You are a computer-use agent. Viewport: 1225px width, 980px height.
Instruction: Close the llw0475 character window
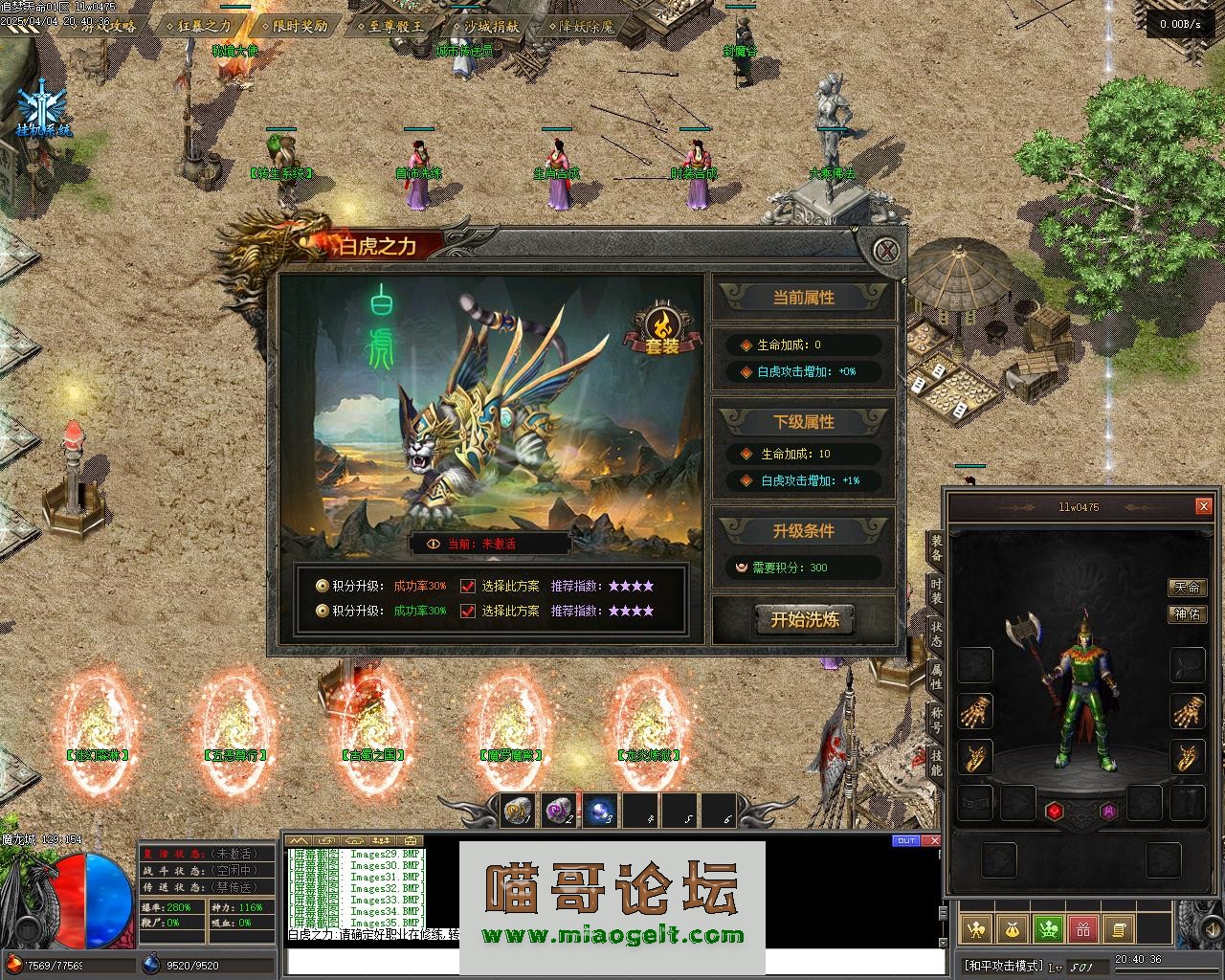1204,506
